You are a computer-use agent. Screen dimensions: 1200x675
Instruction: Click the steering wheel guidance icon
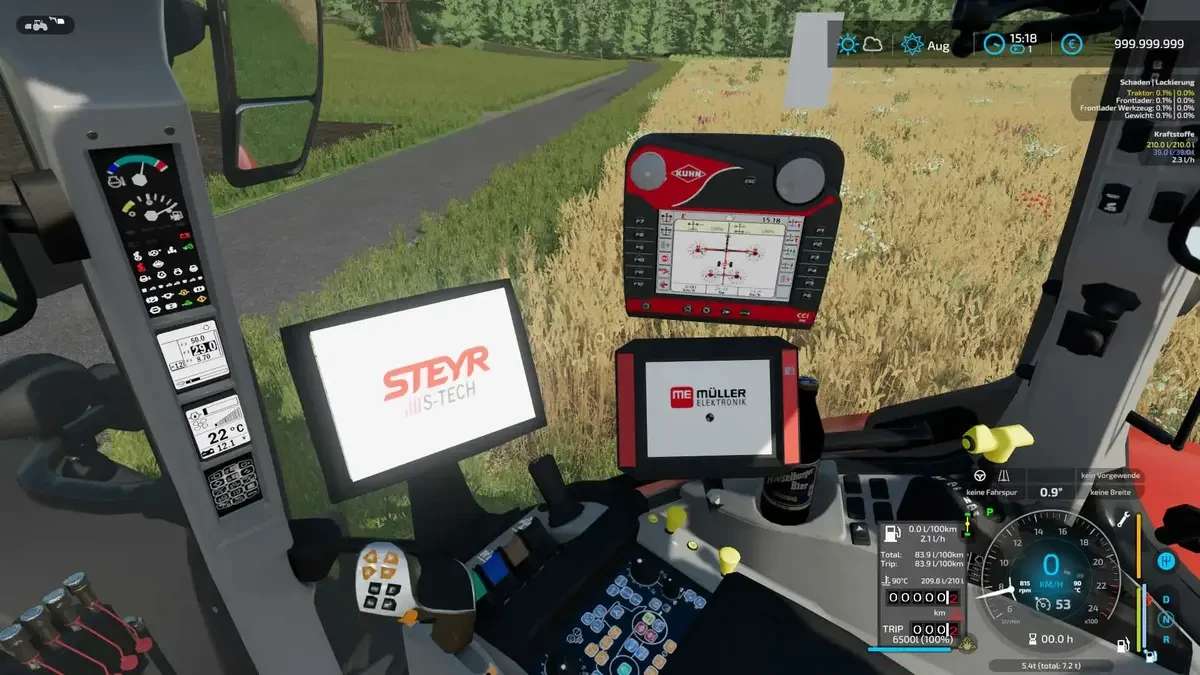[x=980, y=476]
